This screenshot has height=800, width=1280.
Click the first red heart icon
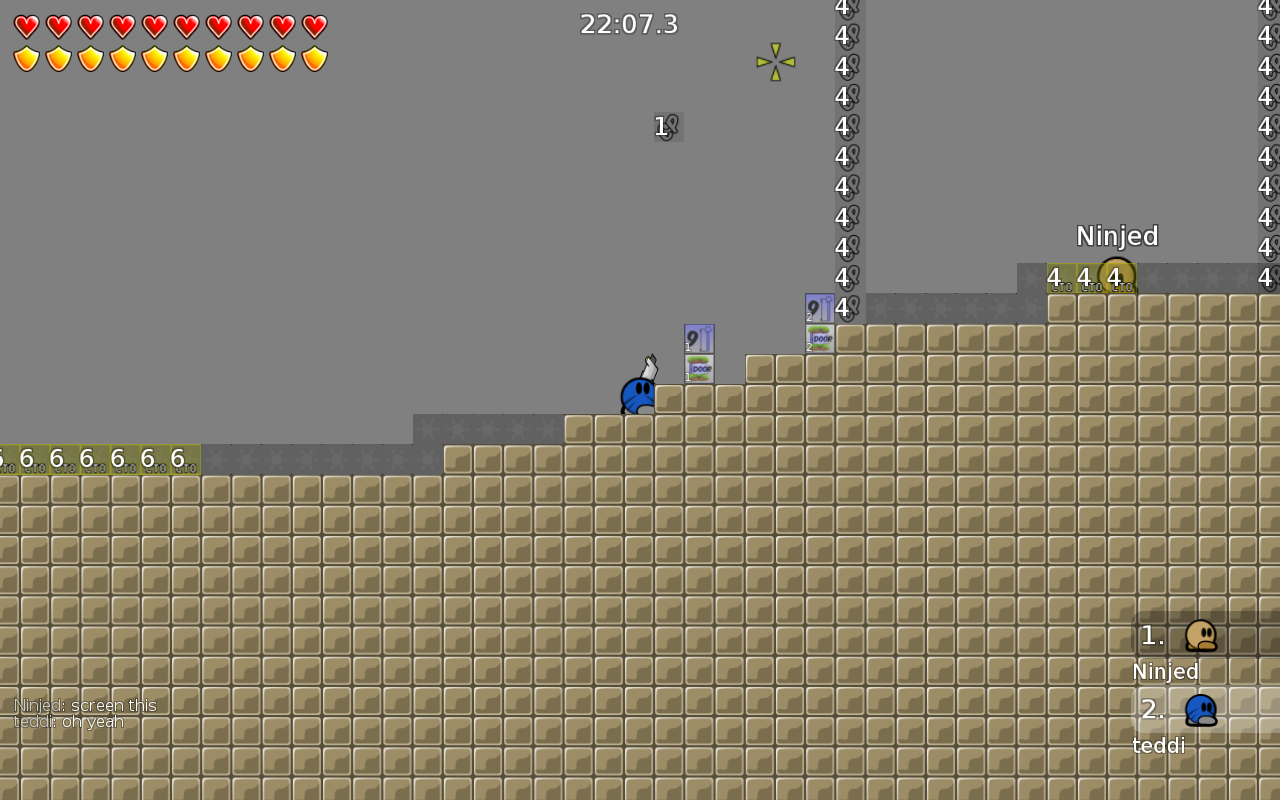[x=26, y=24]
